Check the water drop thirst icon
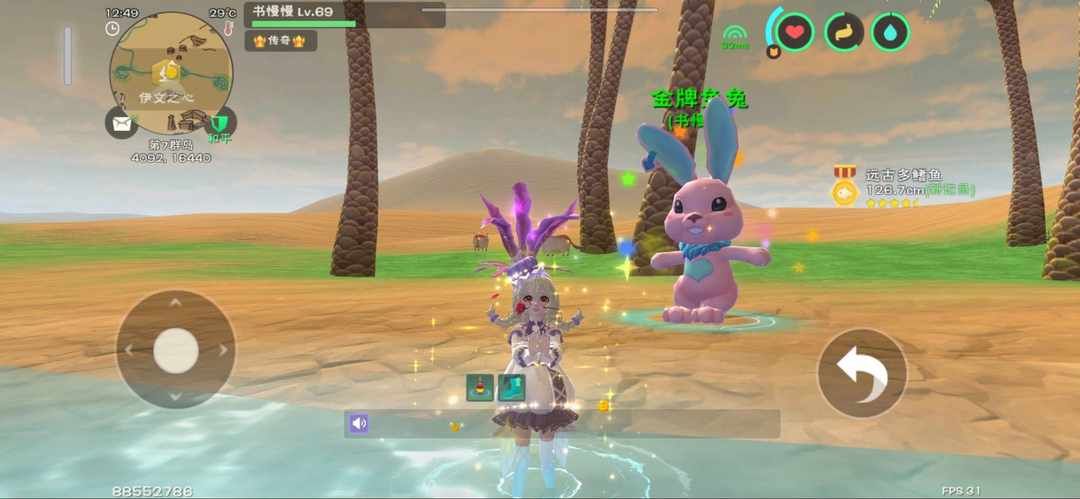This screenshot has width=1080, height=499. point(890,32)
